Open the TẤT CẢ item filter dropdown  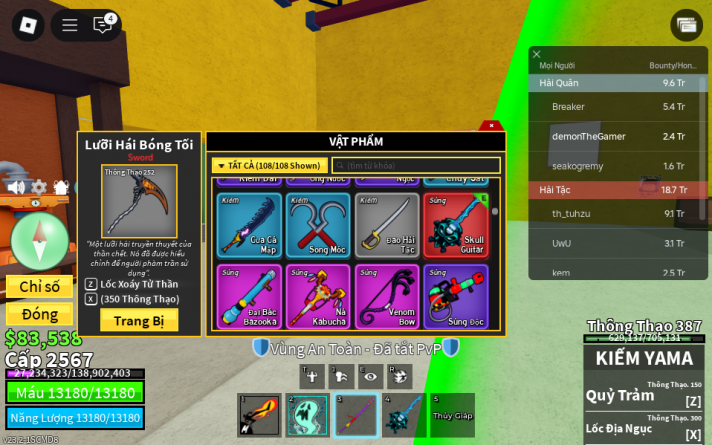tap(267, 165)
